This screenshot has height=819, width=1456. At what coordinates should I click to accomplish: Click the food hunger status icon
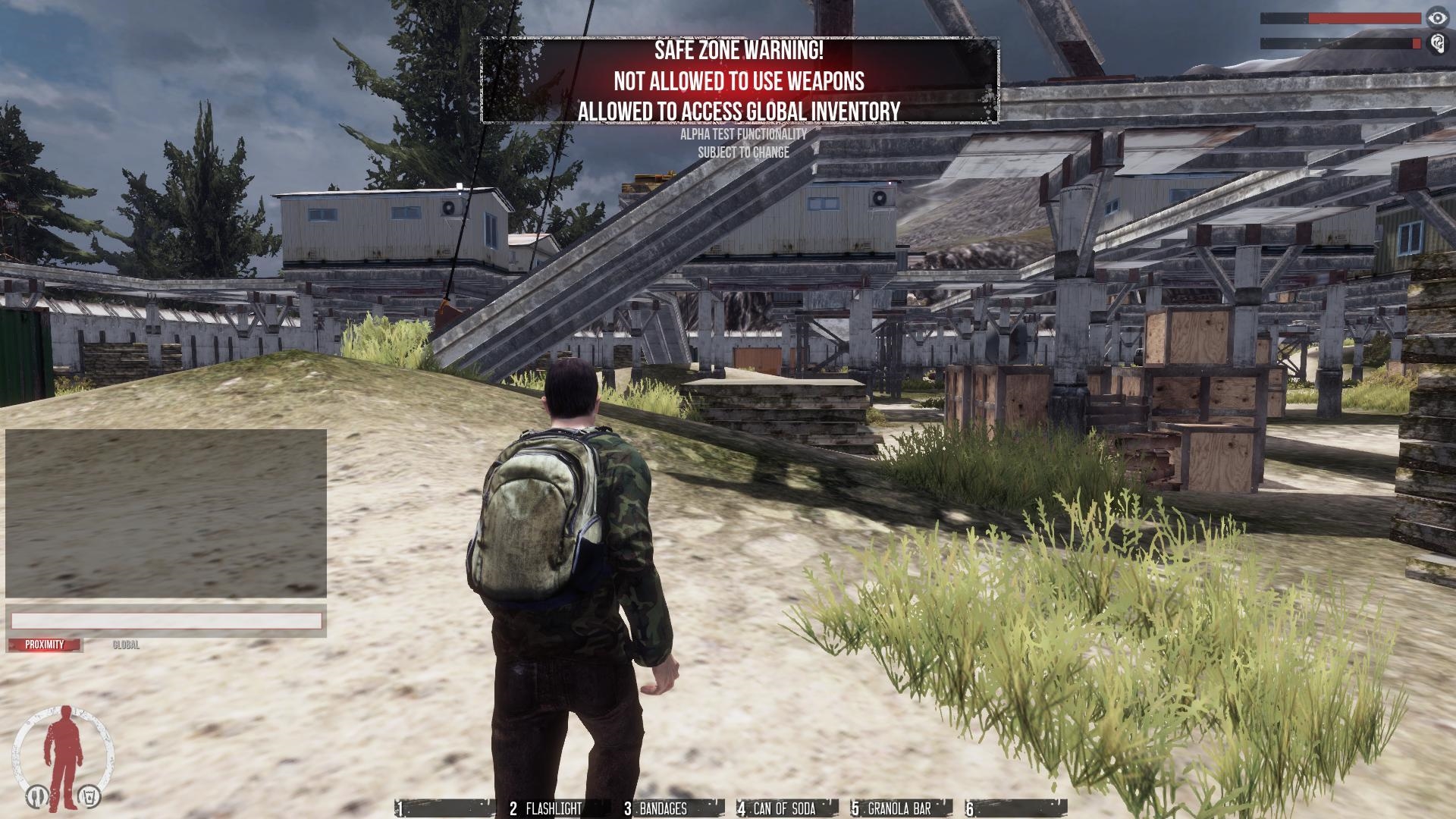[x=35, y=795]
